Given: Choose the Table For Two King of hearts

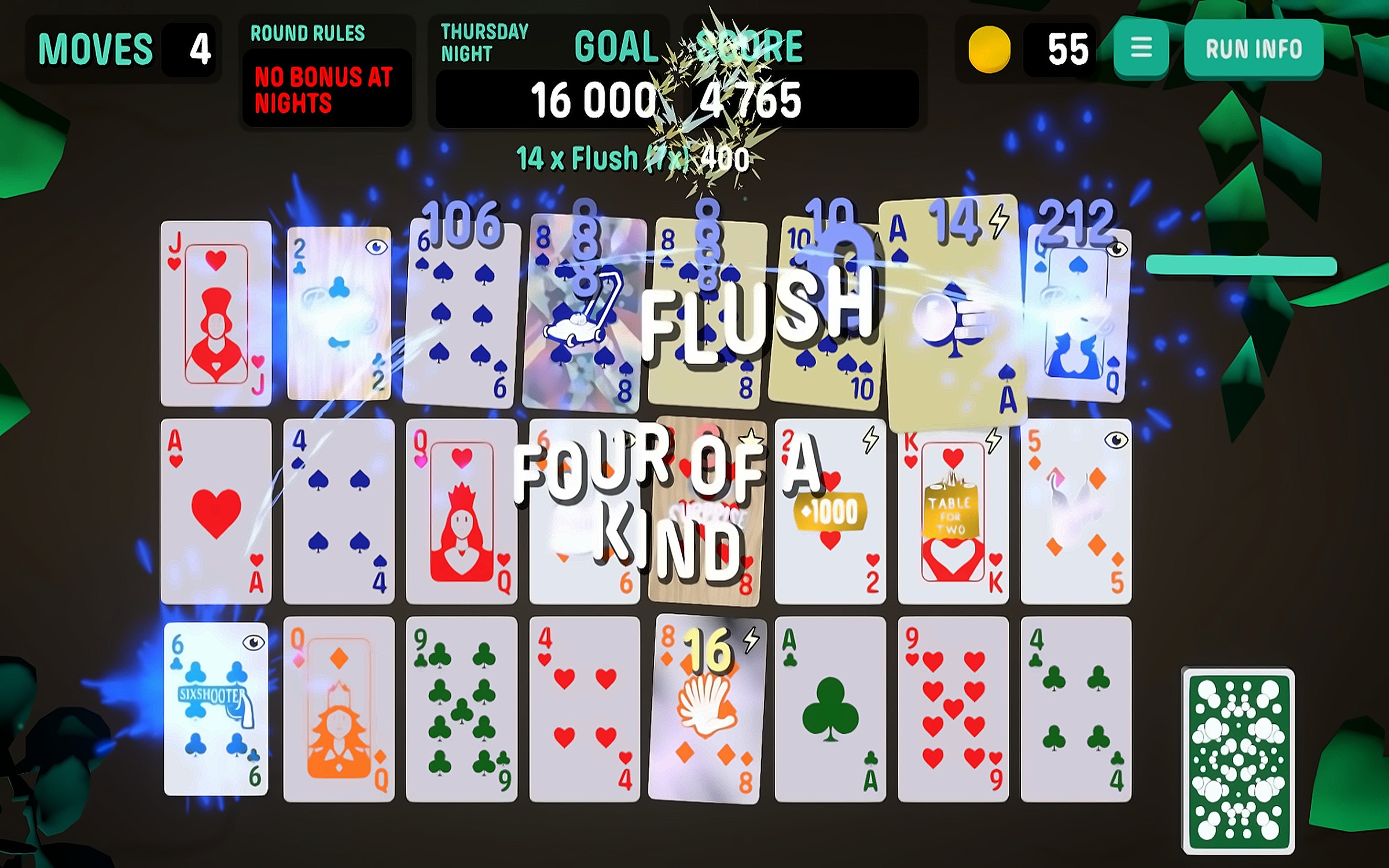Looking at the screenshot, I should tap(953, 512).
